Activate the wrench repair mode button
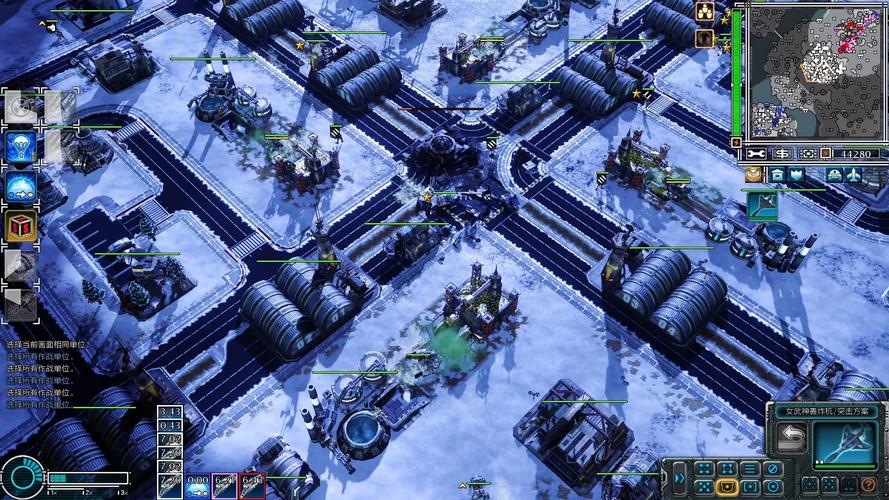Viewport: 889px width, 500px height. pyautogui.click(x=757, y=154)
